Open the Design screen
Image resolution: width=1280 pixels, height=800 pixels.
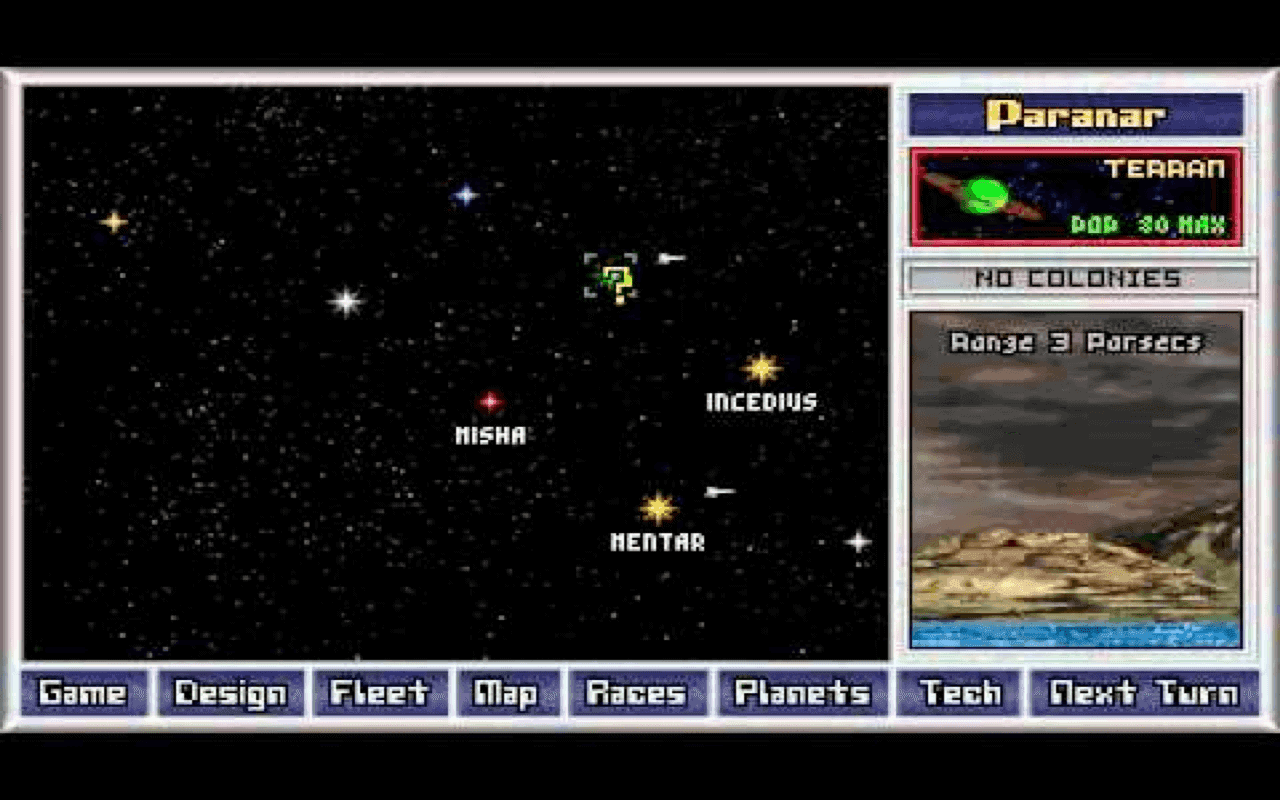click(x=228, y=691)
